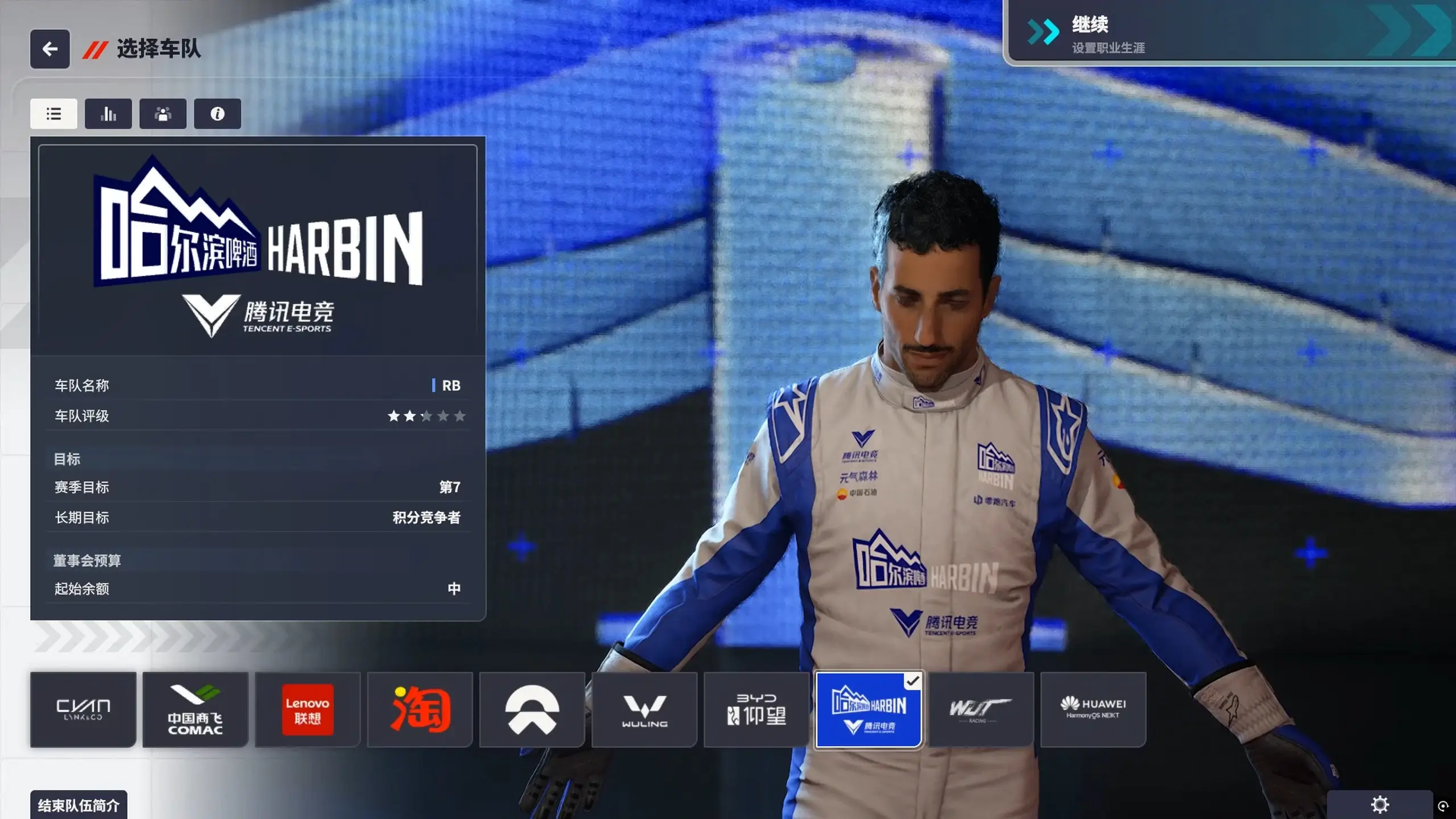Choose the COMAC team tile
Image resolution: width=1456 pixels, height=819 pixels.
(195, 709)
